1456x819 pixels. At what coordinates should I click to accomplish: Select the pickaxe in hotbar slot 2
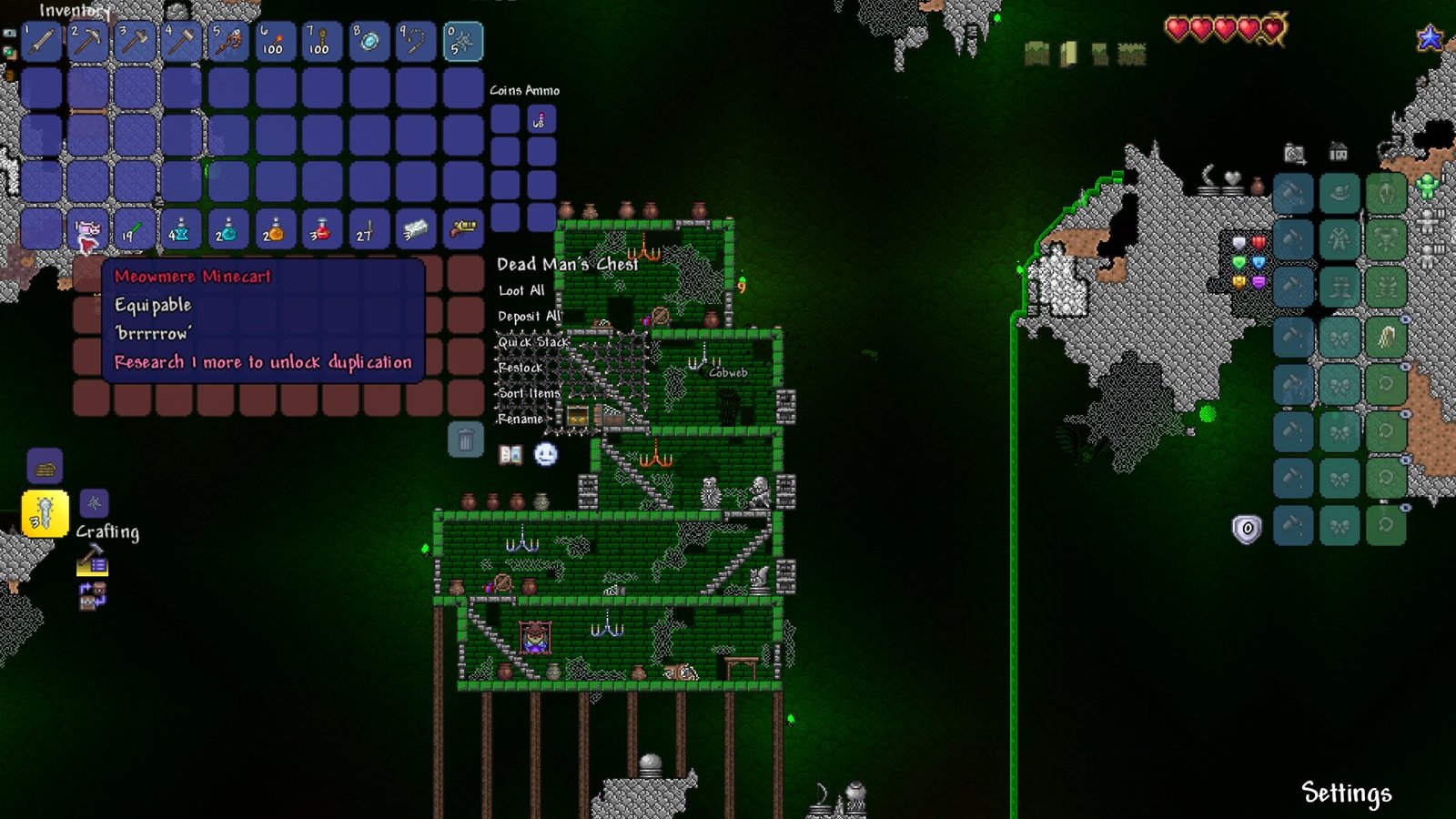(87, 40)
